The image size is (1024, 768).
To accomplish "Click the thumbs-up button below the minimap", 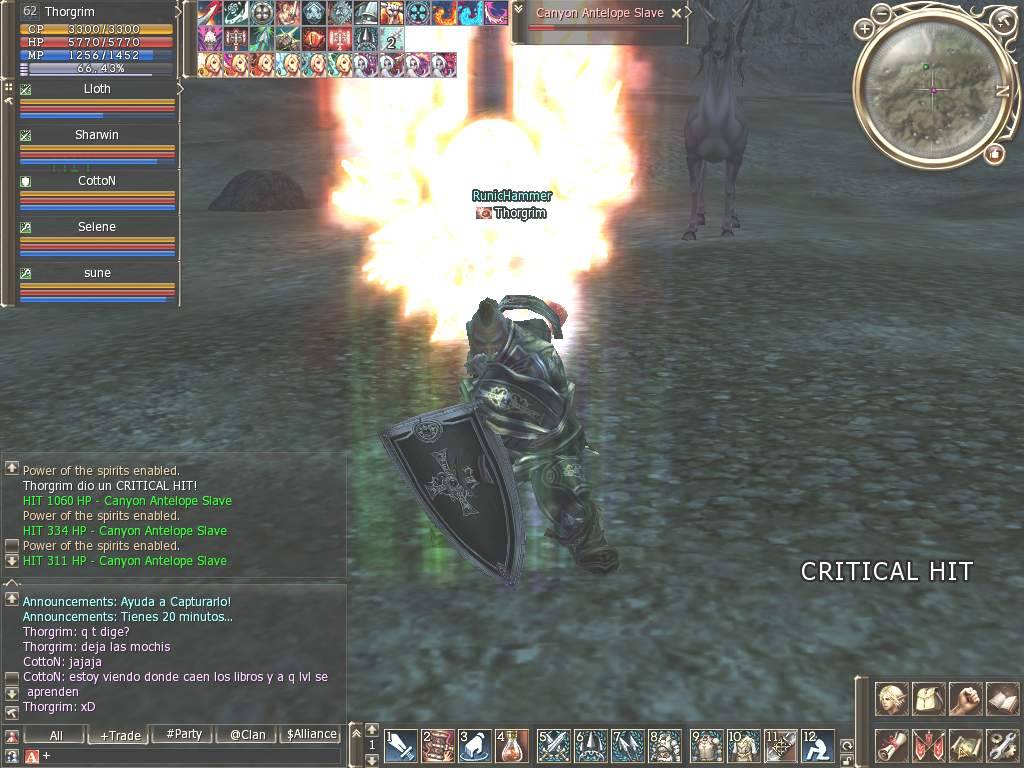I will 994,154.
